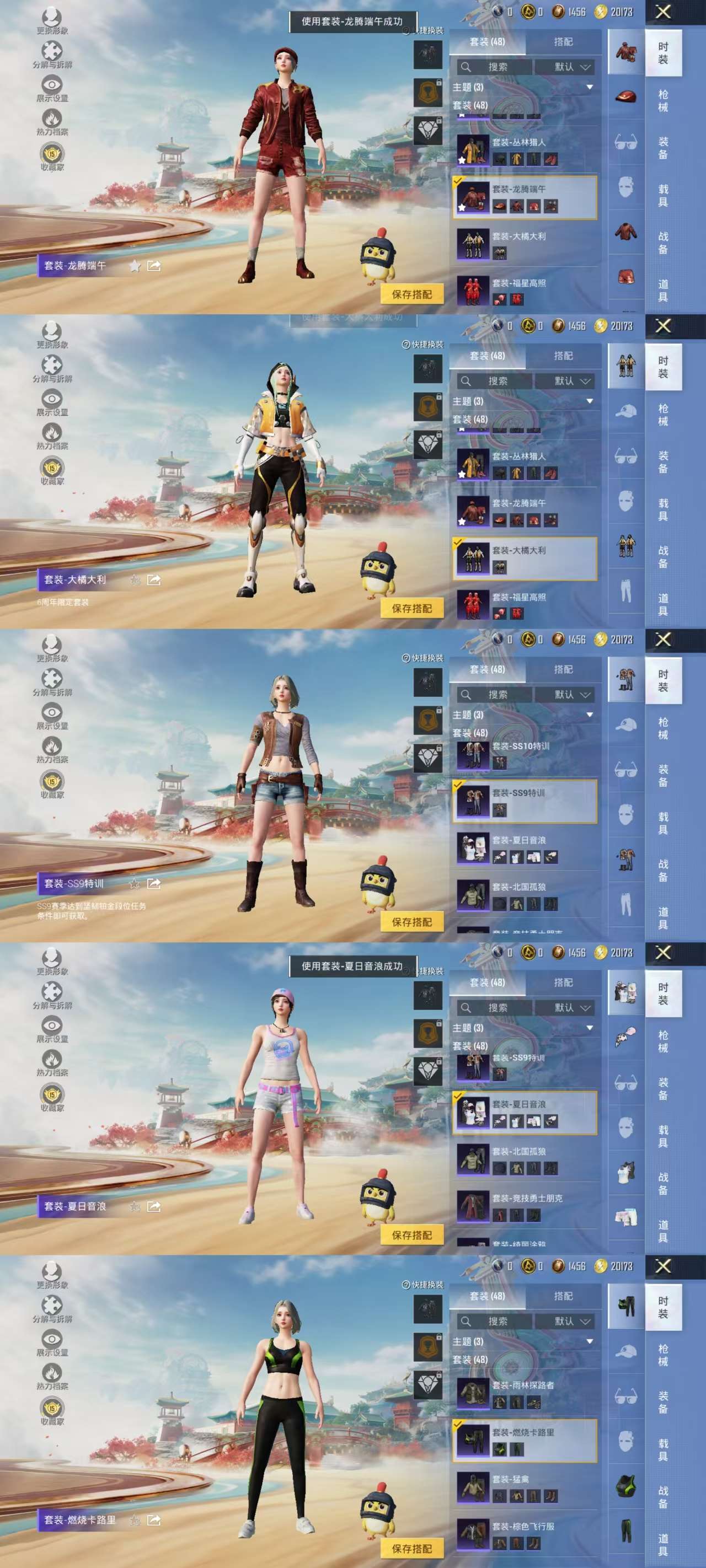This screenshot has width=706, height=1568.
Task: Click the search magnifier icon
Action: tap(466, 67)
